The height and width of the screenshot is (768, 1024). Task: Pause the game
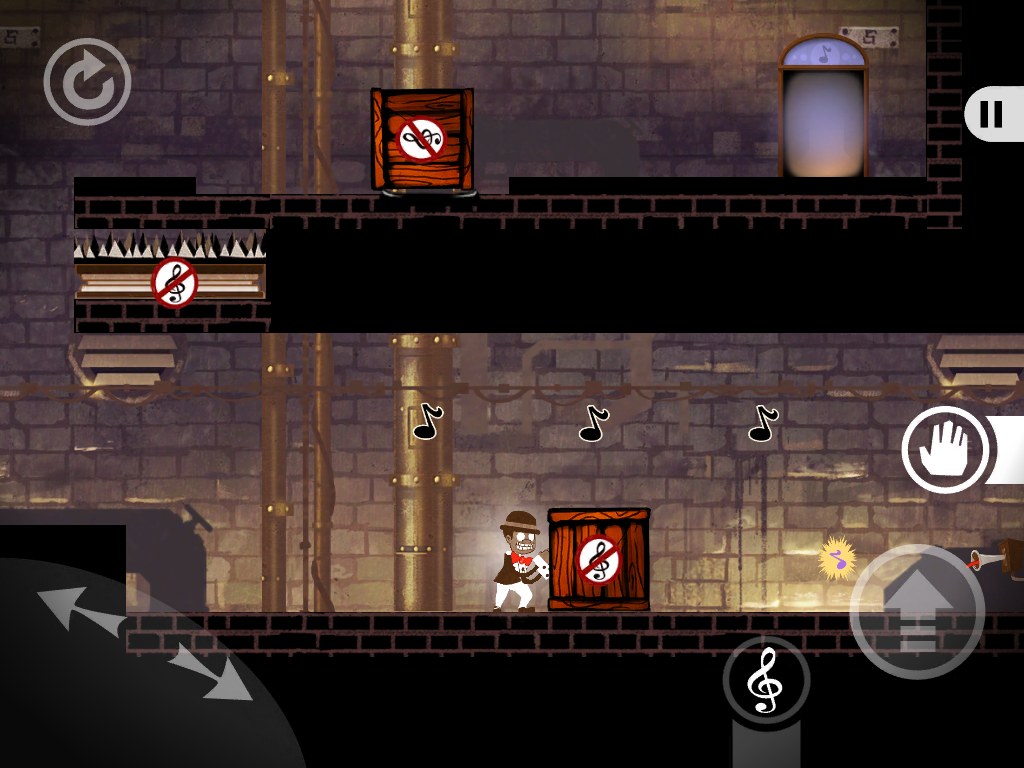[x=991, y=114]
